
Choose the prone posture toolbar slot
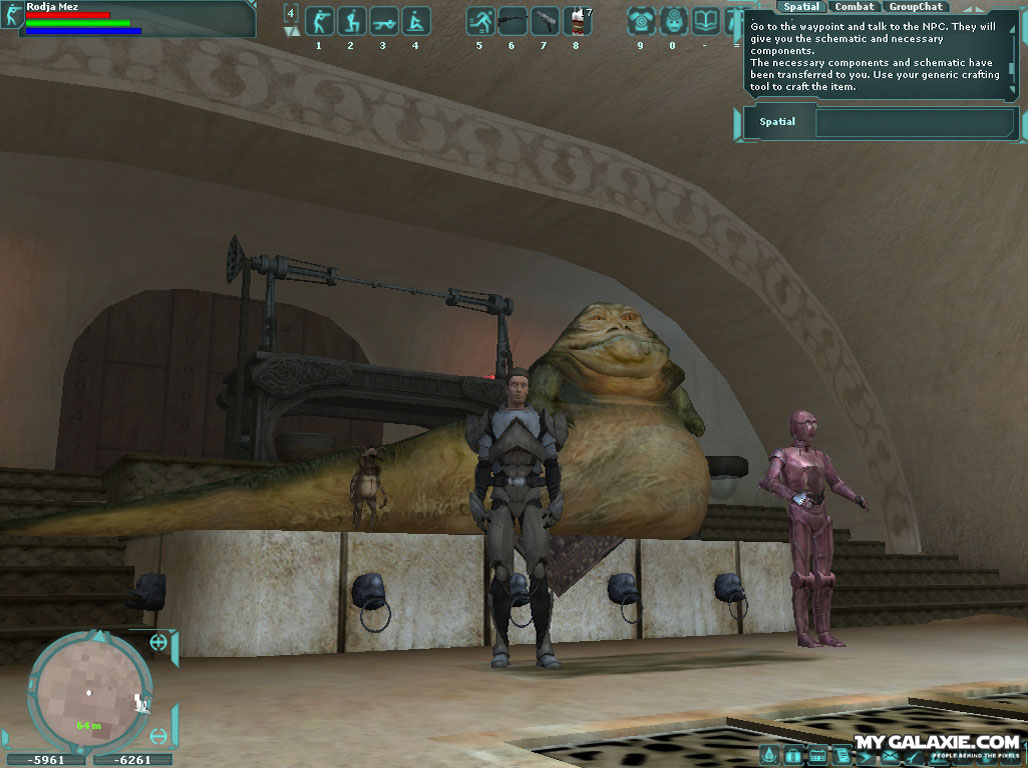(x=383, y=21)
